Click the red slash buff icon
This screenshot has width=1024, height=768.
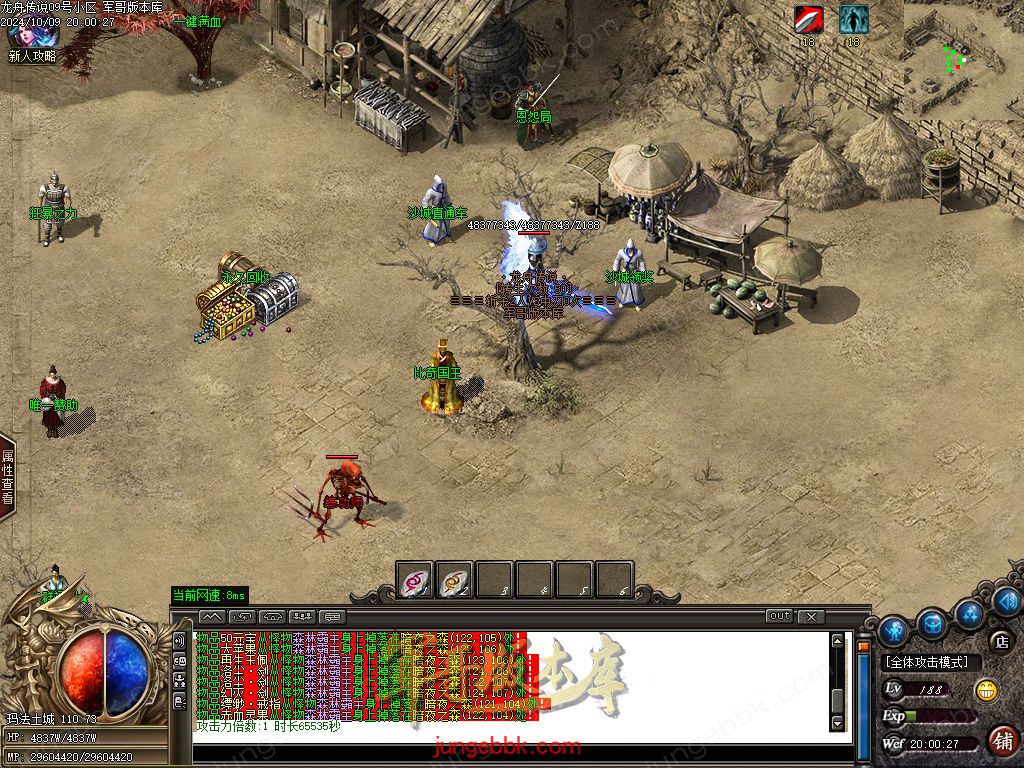click(x=808, y=19)
